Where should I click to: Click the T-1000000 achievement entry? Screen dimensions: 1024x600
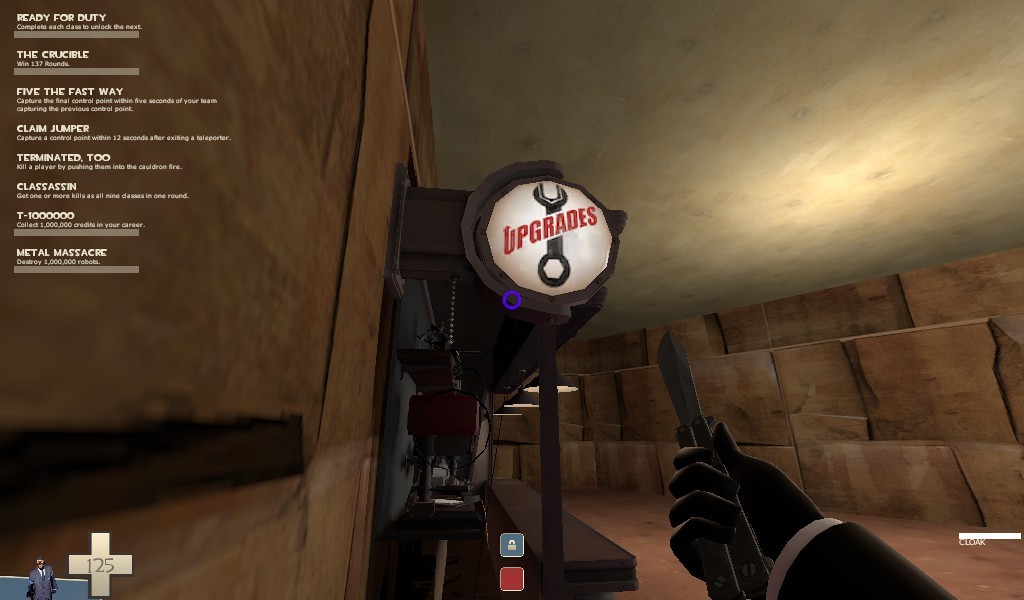click(x=45, y=216)
